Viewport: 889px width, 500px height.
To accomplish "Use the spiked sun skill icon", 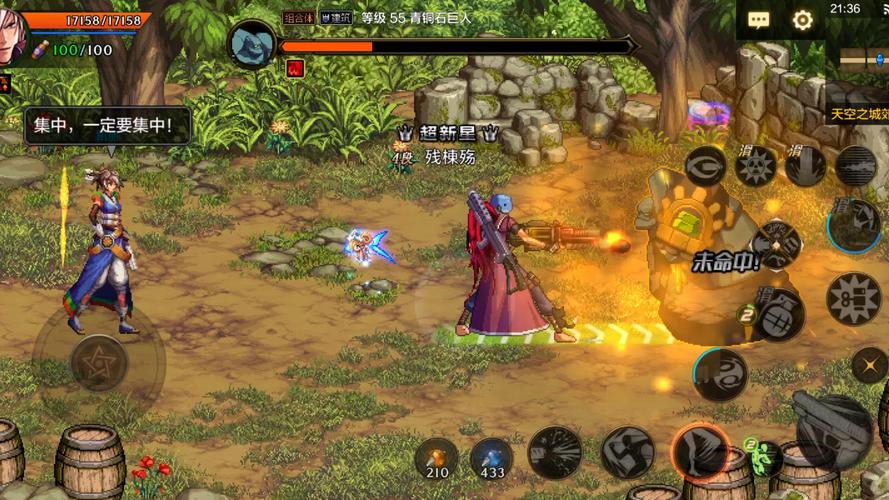I will [757, 165].
